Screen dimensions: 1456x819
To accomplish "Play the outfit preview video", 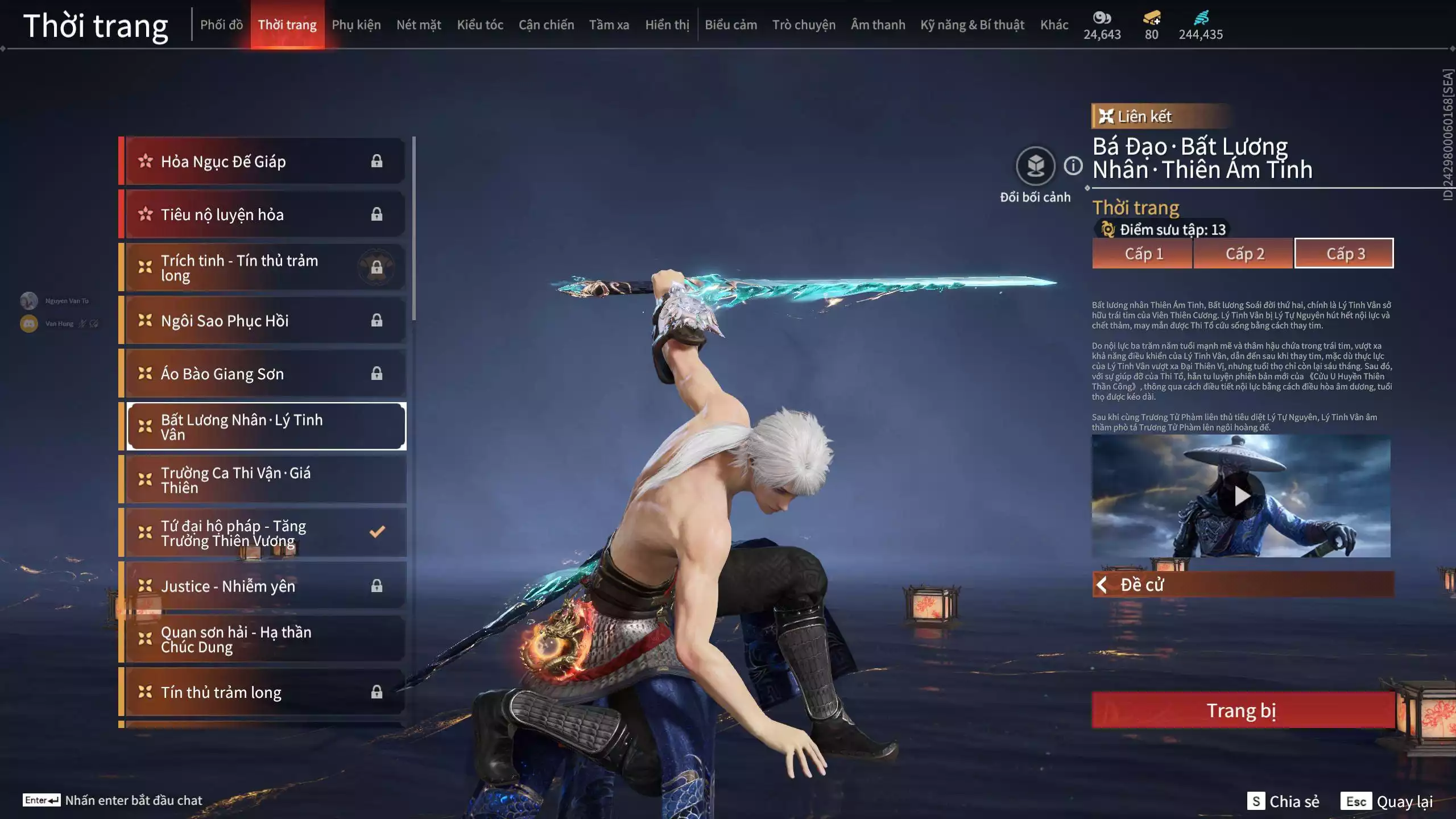I will 1241,496.
